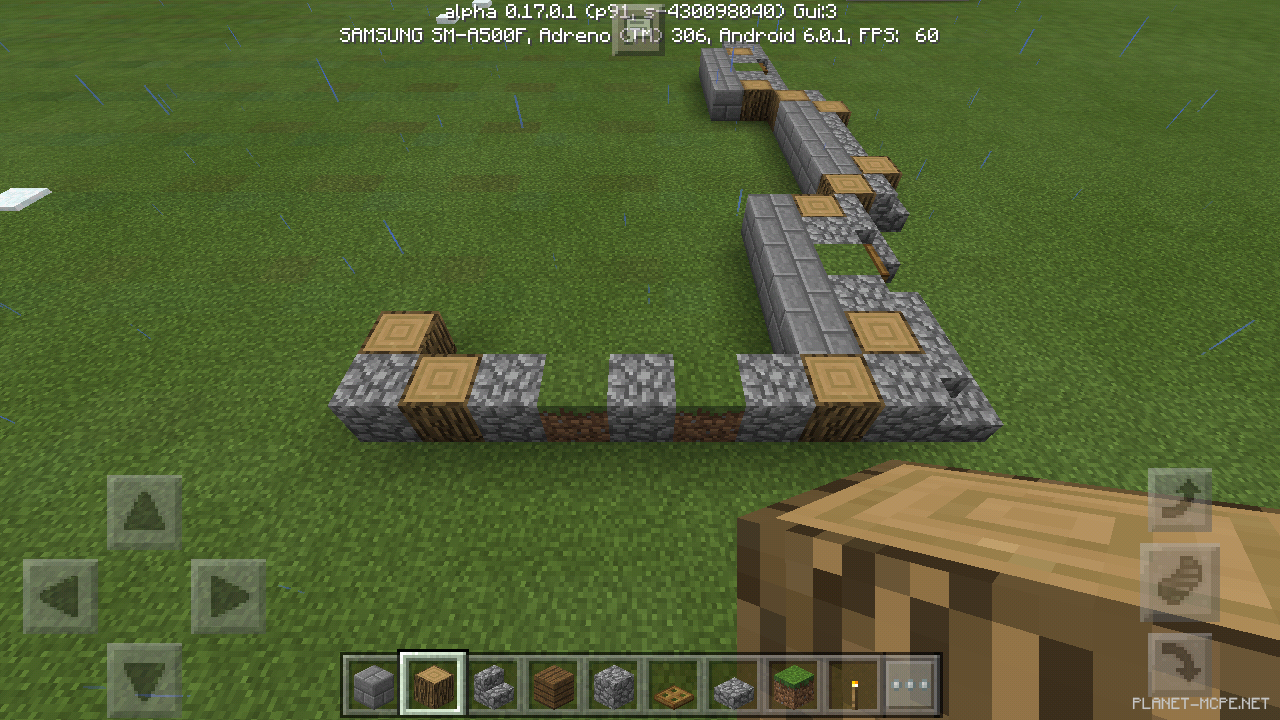
Task: Open the inventory via the three-dot button
Action: click(912, 684)
